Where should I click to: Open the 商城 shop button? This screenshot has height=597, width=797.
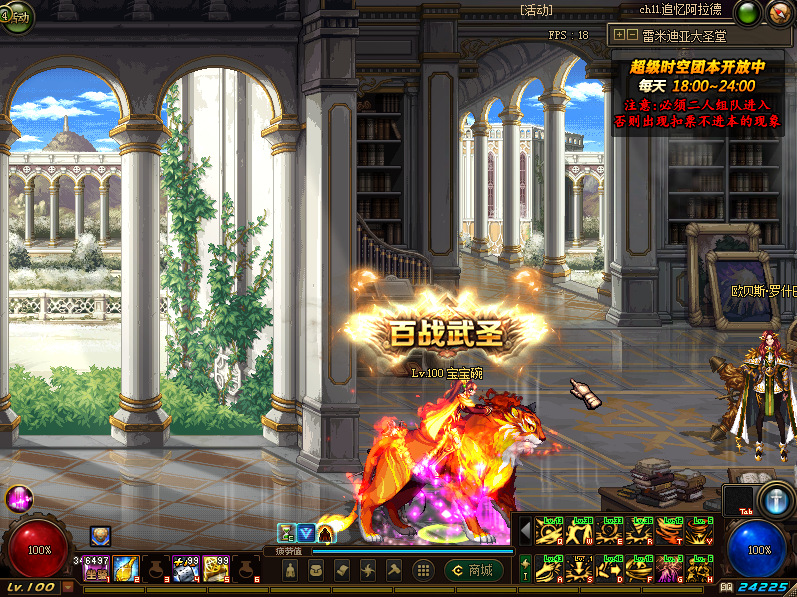[474, 571]
